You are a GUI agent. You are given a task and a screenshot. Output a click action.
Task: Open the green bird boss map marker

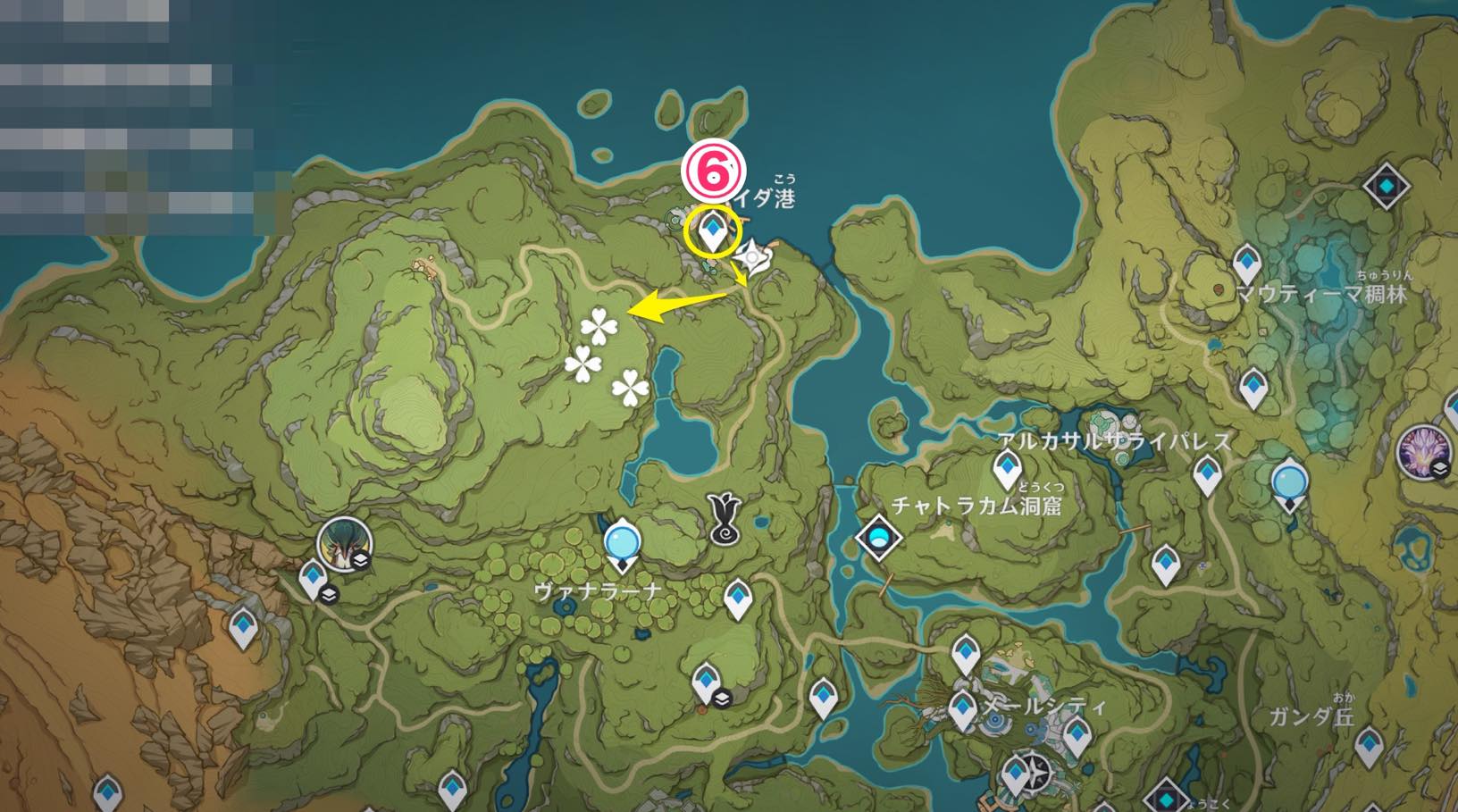click(x=344, y=543)
